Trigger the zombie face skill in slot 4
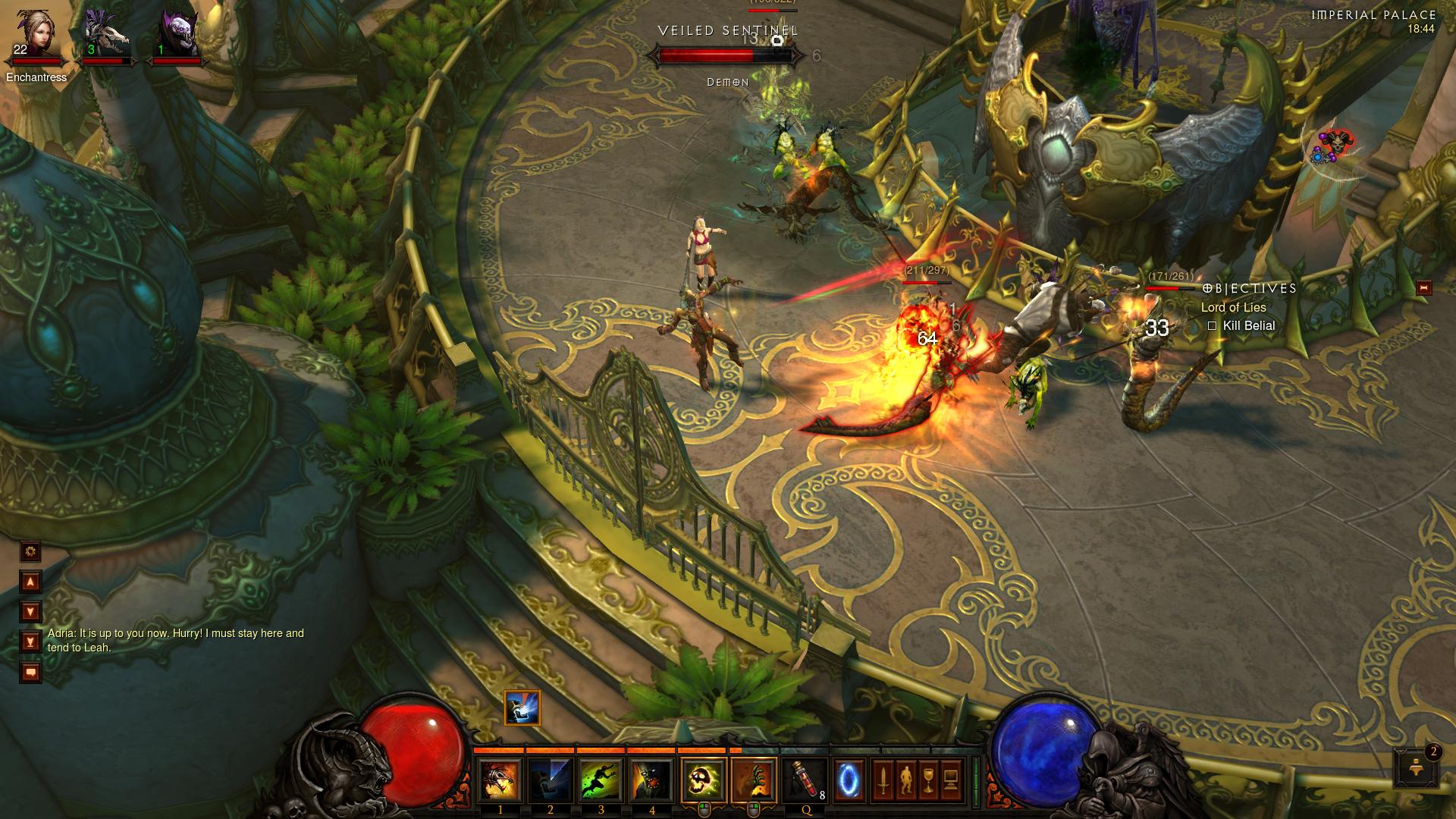 [652, 781]
